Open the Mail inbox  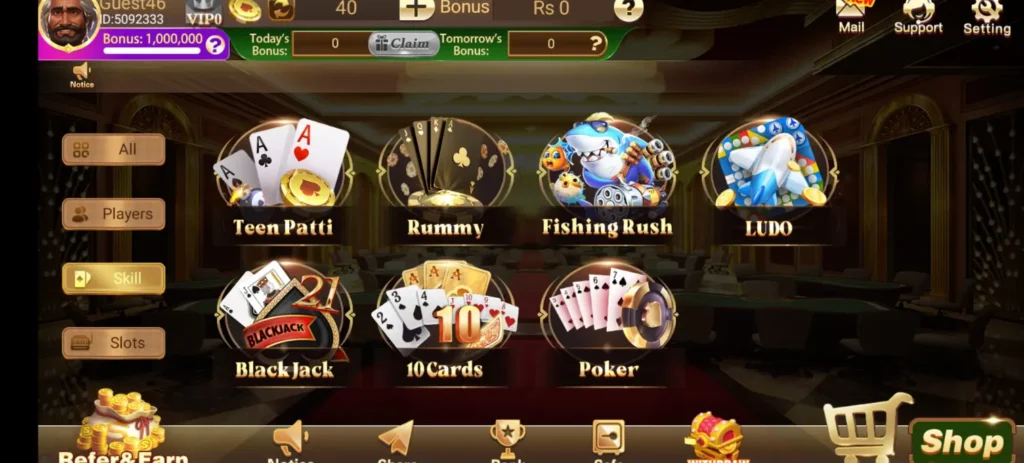pyautogui.click(x=852, y=14)
